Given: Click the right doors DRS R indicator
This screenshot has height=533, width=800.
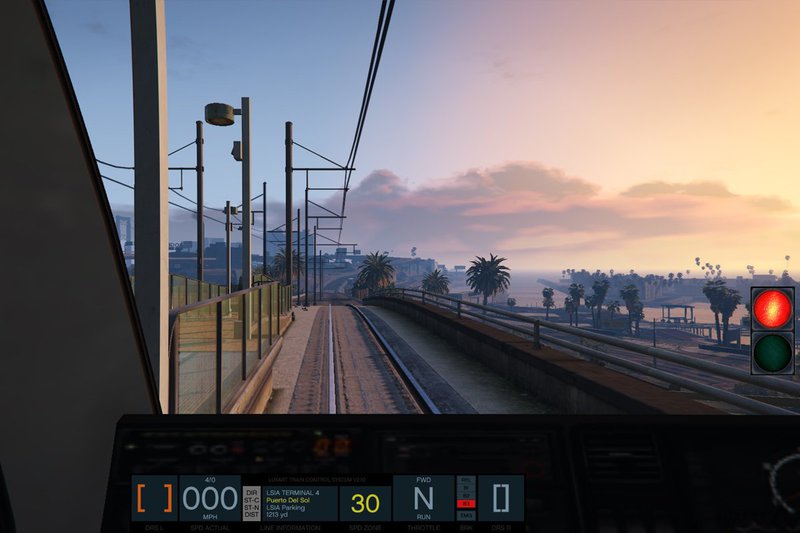Looking at the screenshot, I should click(x=500, y=498).
